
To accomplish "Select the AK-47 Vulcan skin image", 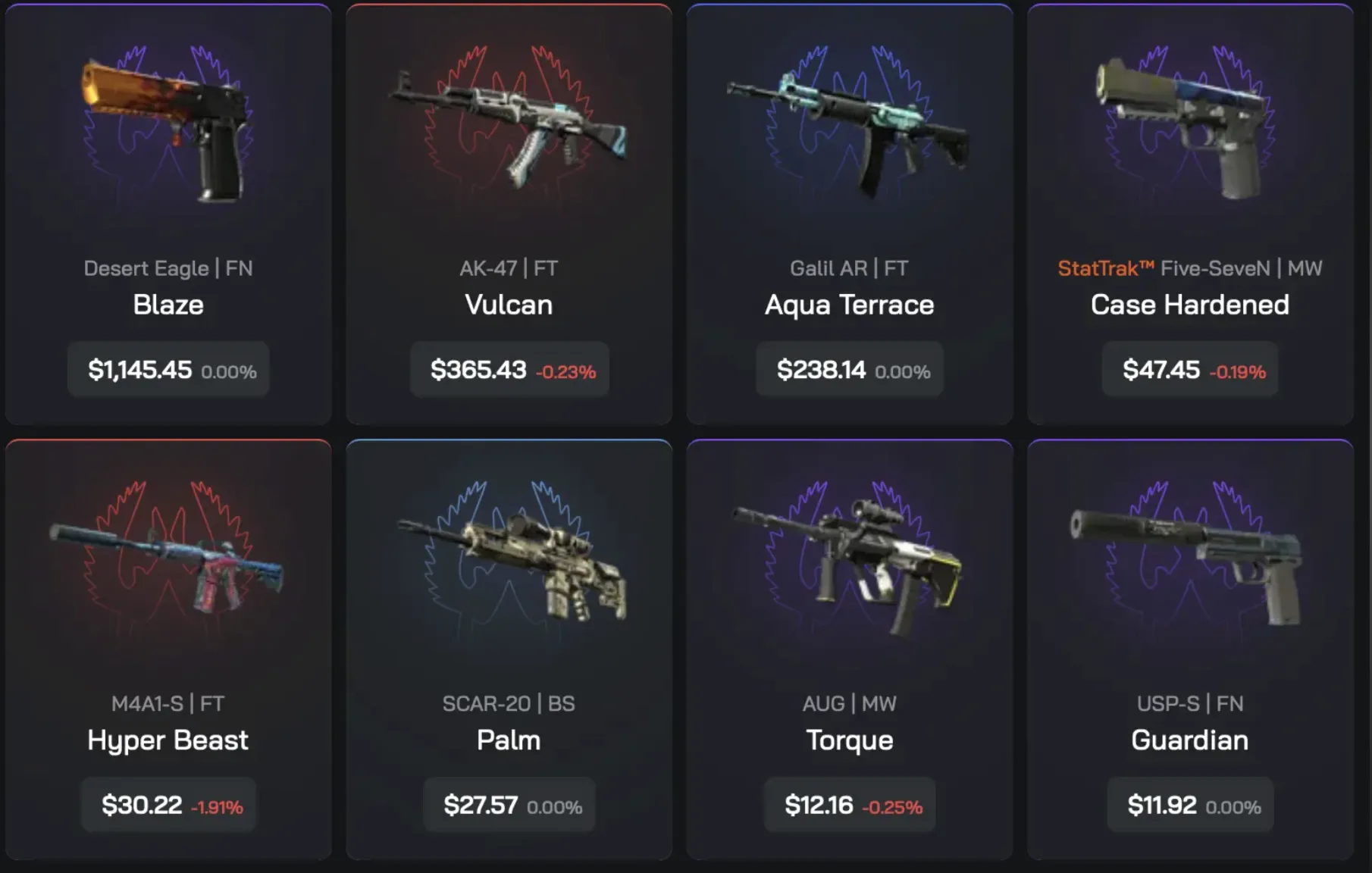I will (508, 129).
